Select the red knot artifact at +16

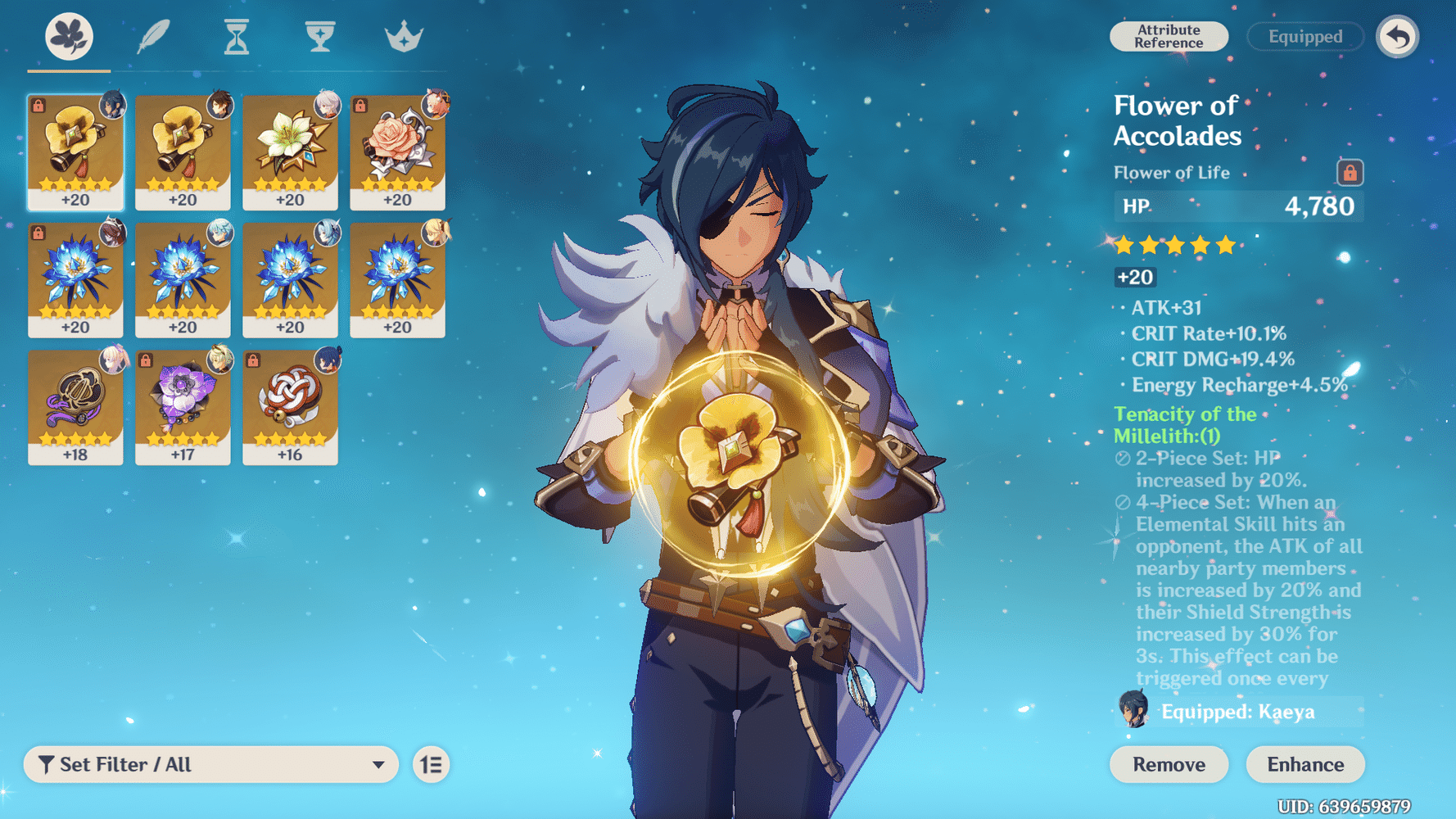point(290,407)
